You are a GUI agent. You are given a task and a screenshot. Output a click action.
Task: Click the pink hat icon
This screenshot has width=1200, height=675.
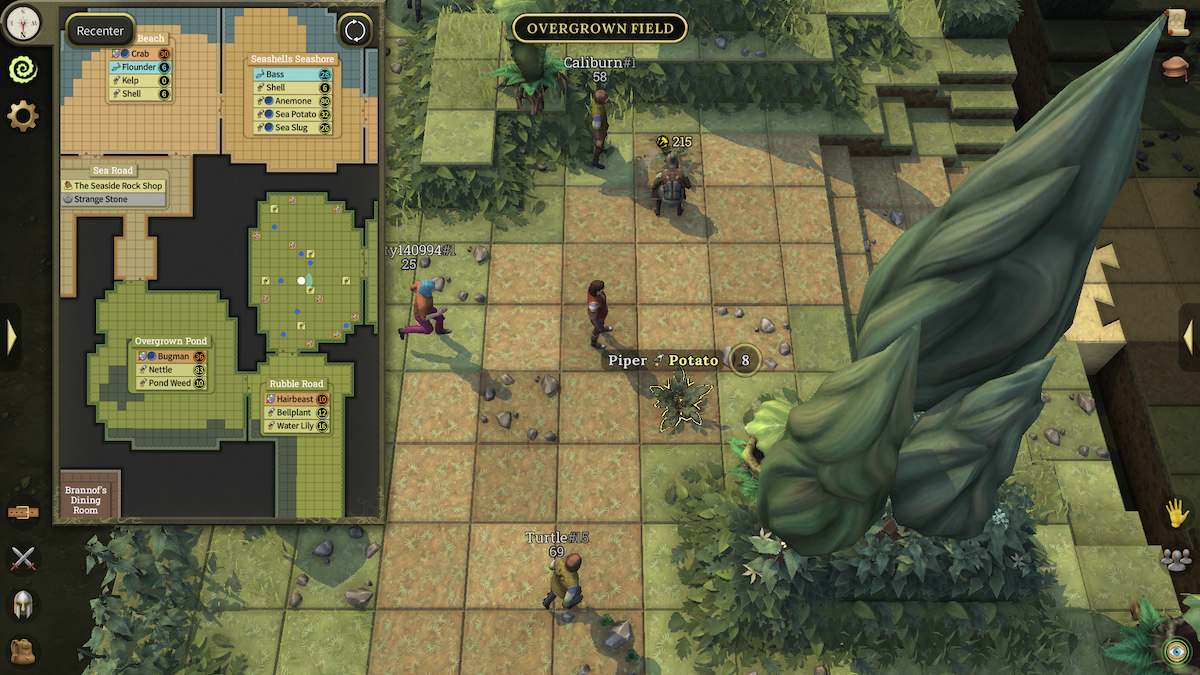tap(1177, 67)
